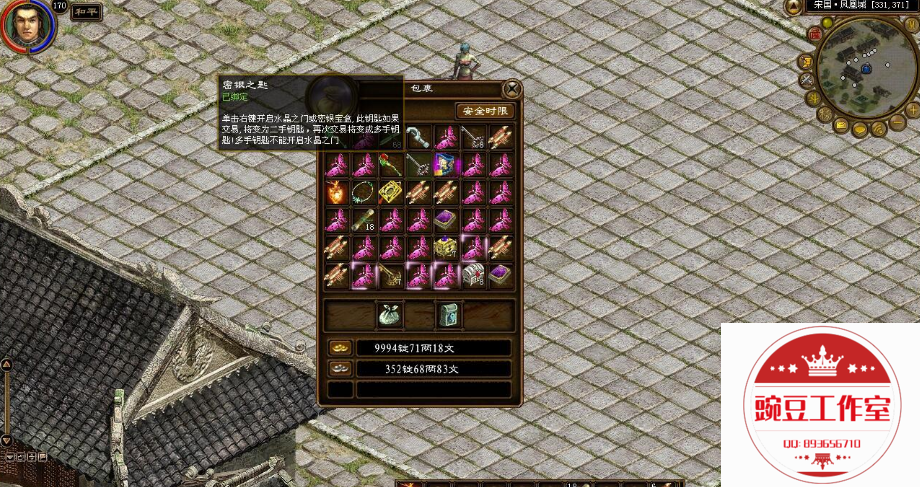Toggle the 和平 PK mode button
This screenshot has width=920, height=487.
(88, 12)
